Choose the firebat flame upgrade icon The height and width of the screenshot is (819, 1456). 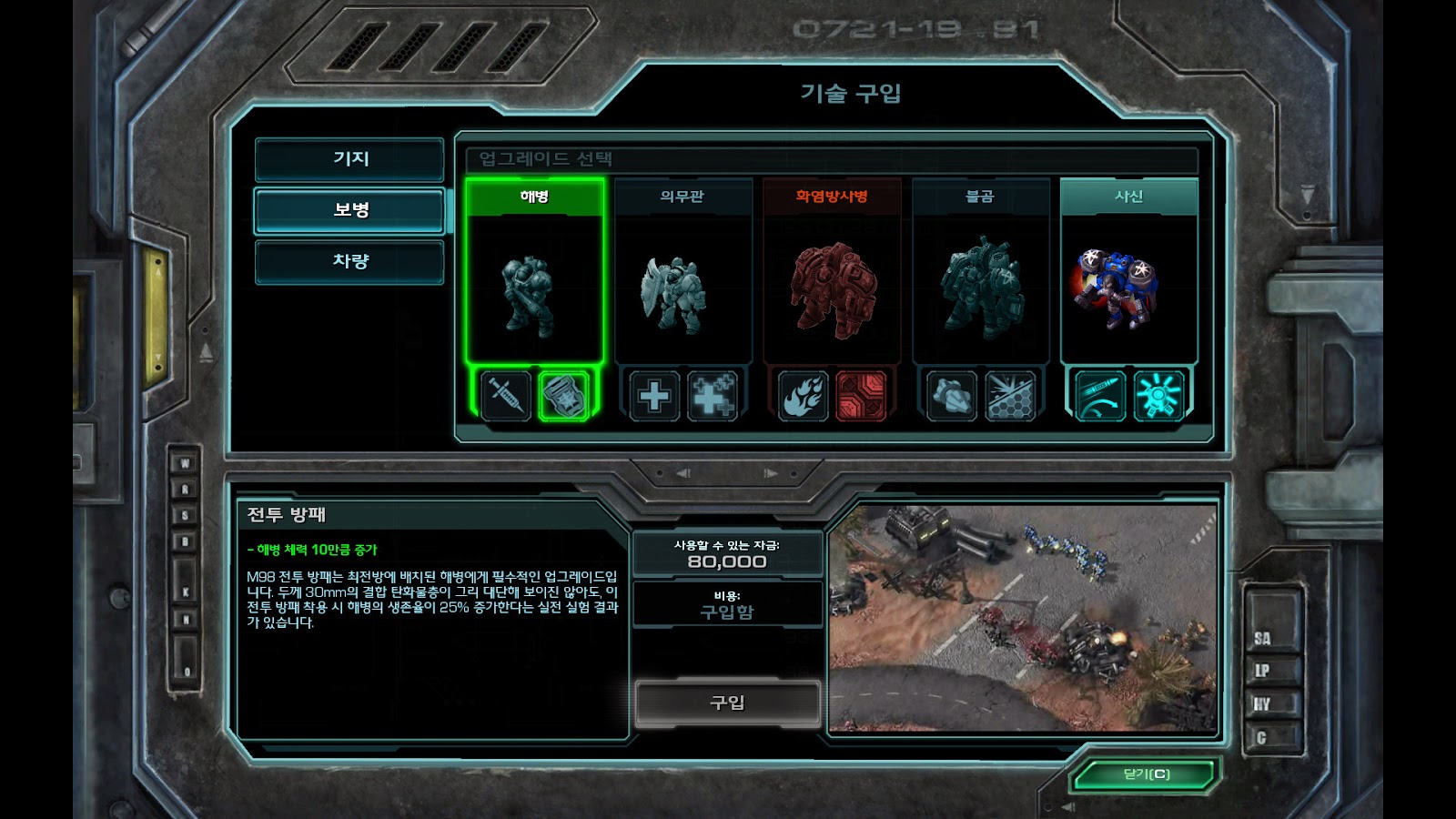pos(803,396)
